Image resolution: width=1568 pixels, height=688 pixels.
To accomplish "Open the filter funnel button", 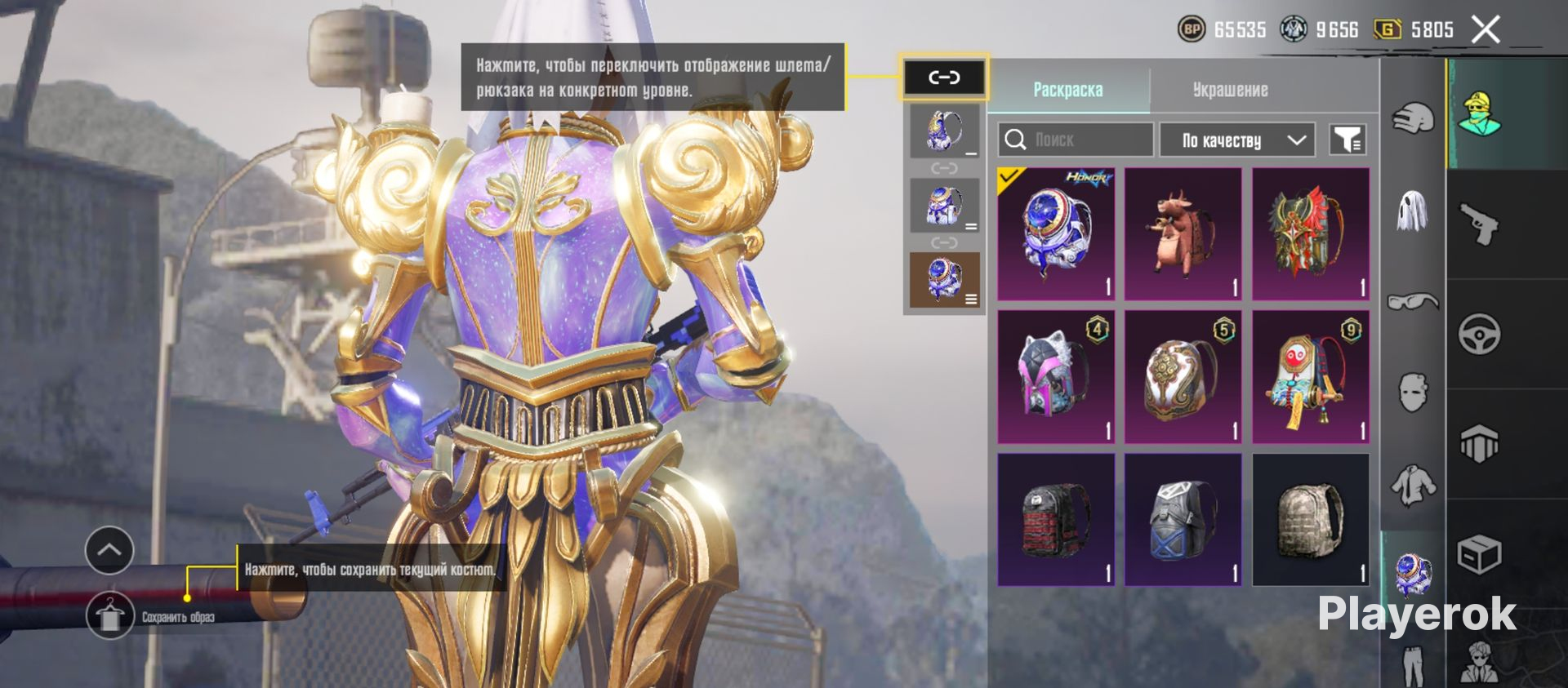I will 1347,140.
